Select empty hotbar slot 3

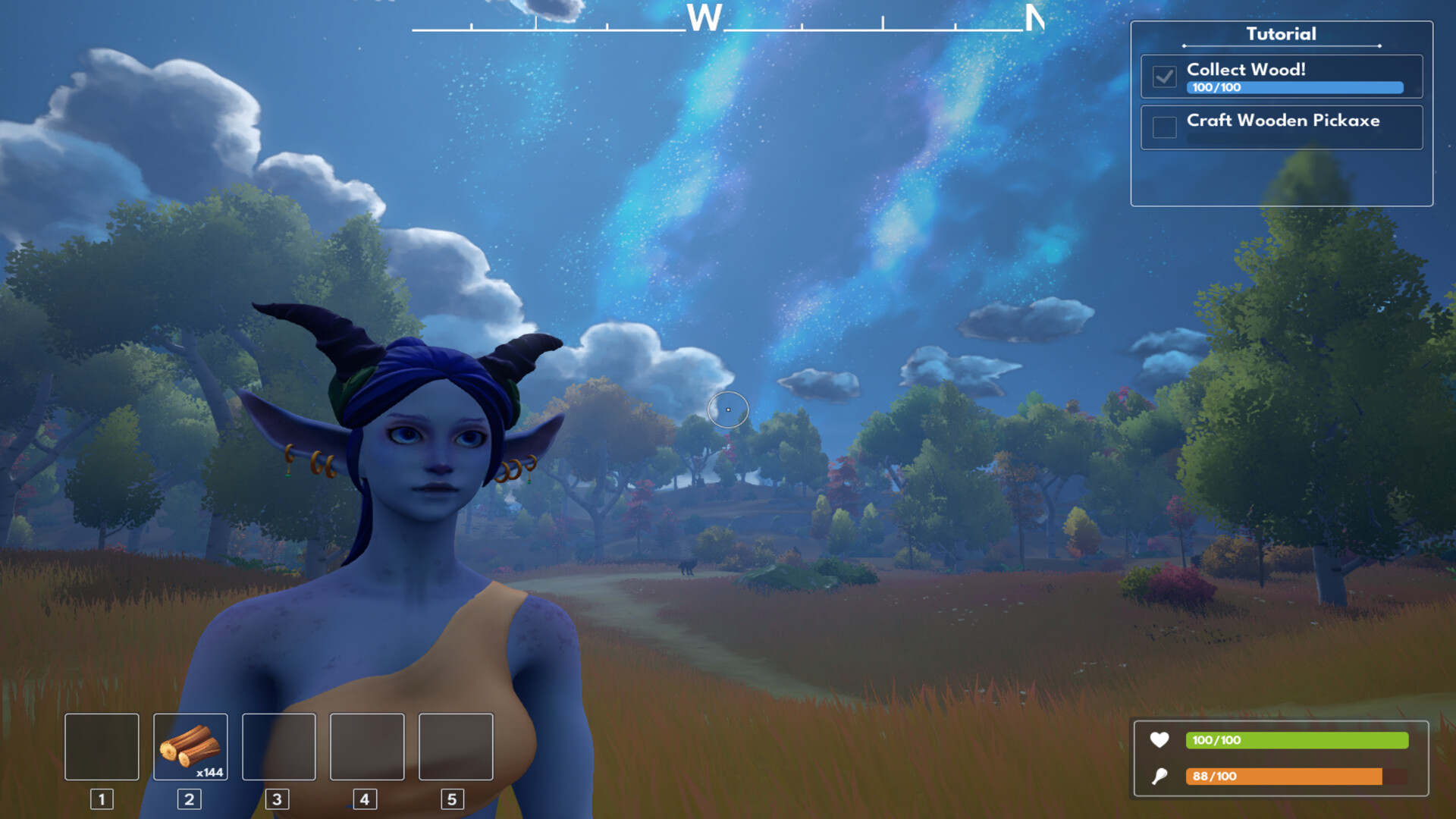click(278, 747)
